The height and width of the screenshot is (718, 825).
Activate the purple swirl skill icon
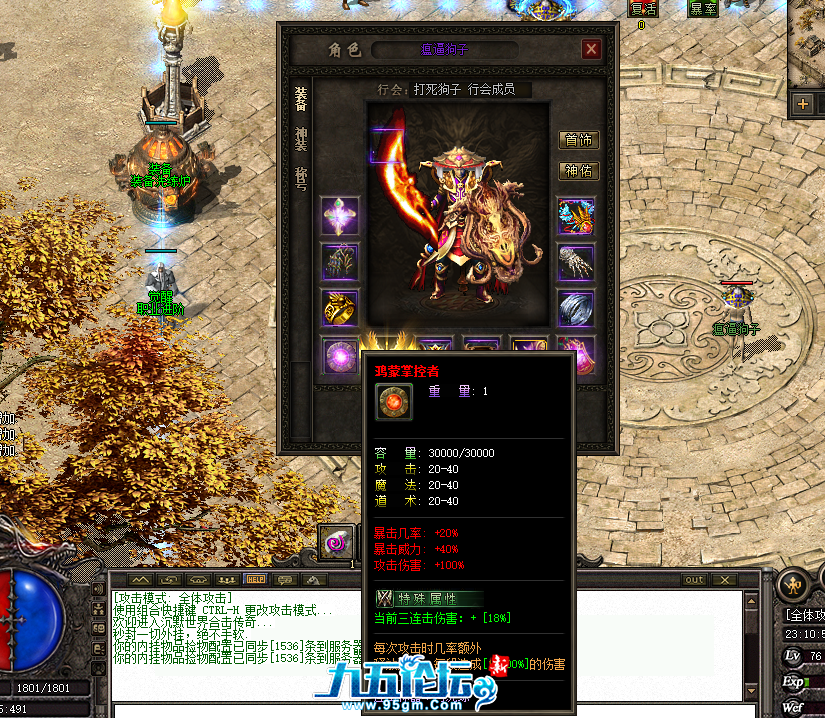tap(334, 541)
